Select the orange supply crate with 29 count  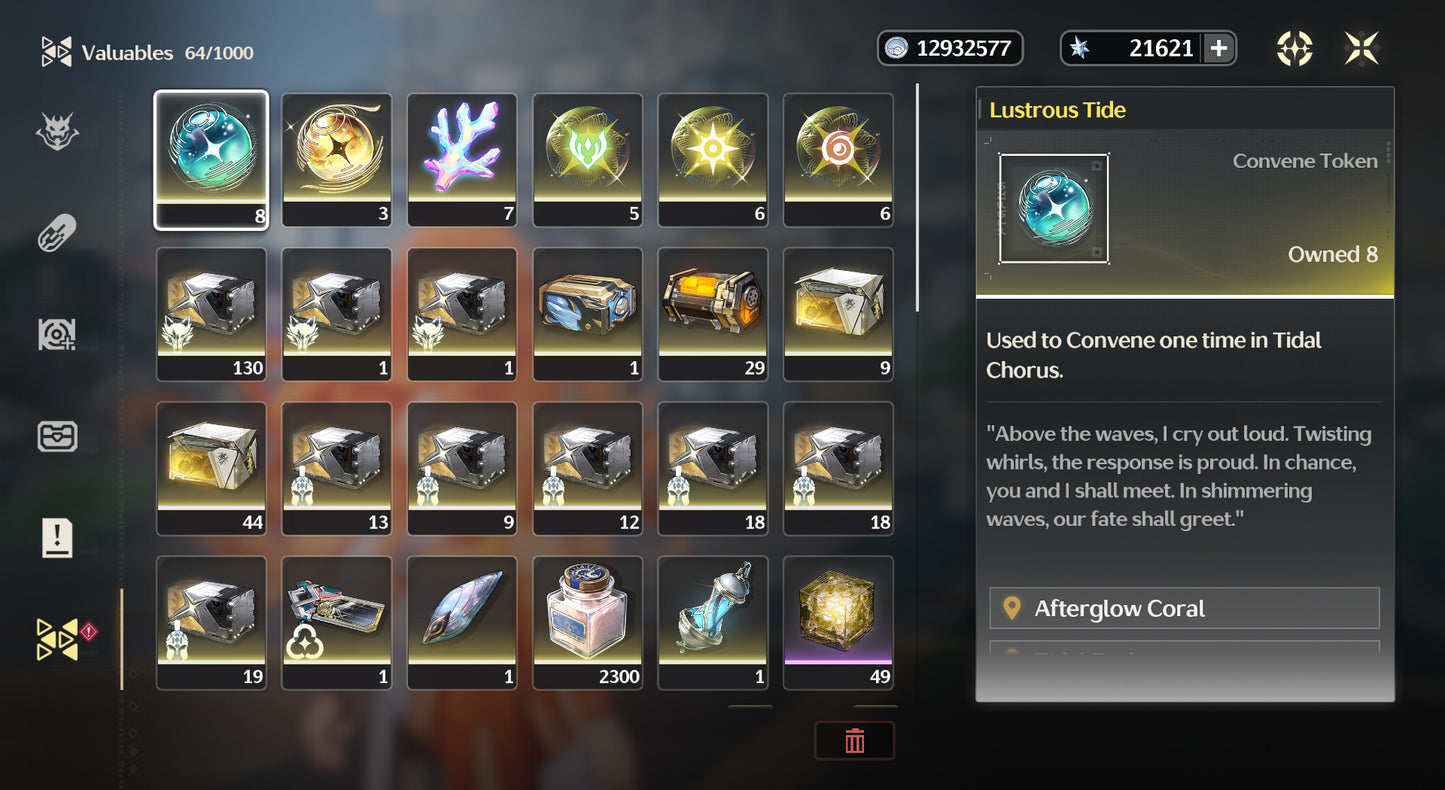pyautogui.click(x=712, y=312)
